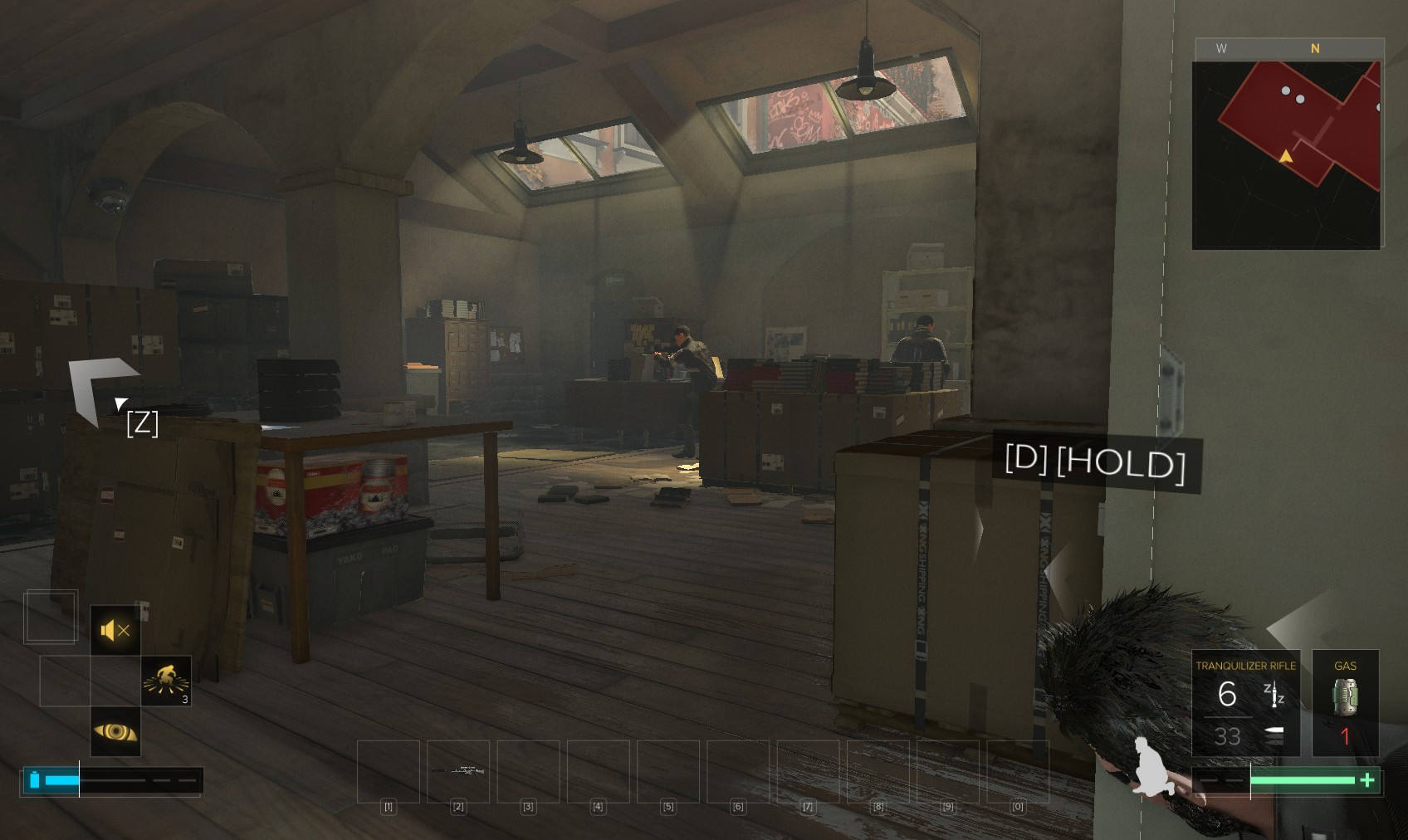Activate the muted speaker augmentation icon

(x=115, y=631)
